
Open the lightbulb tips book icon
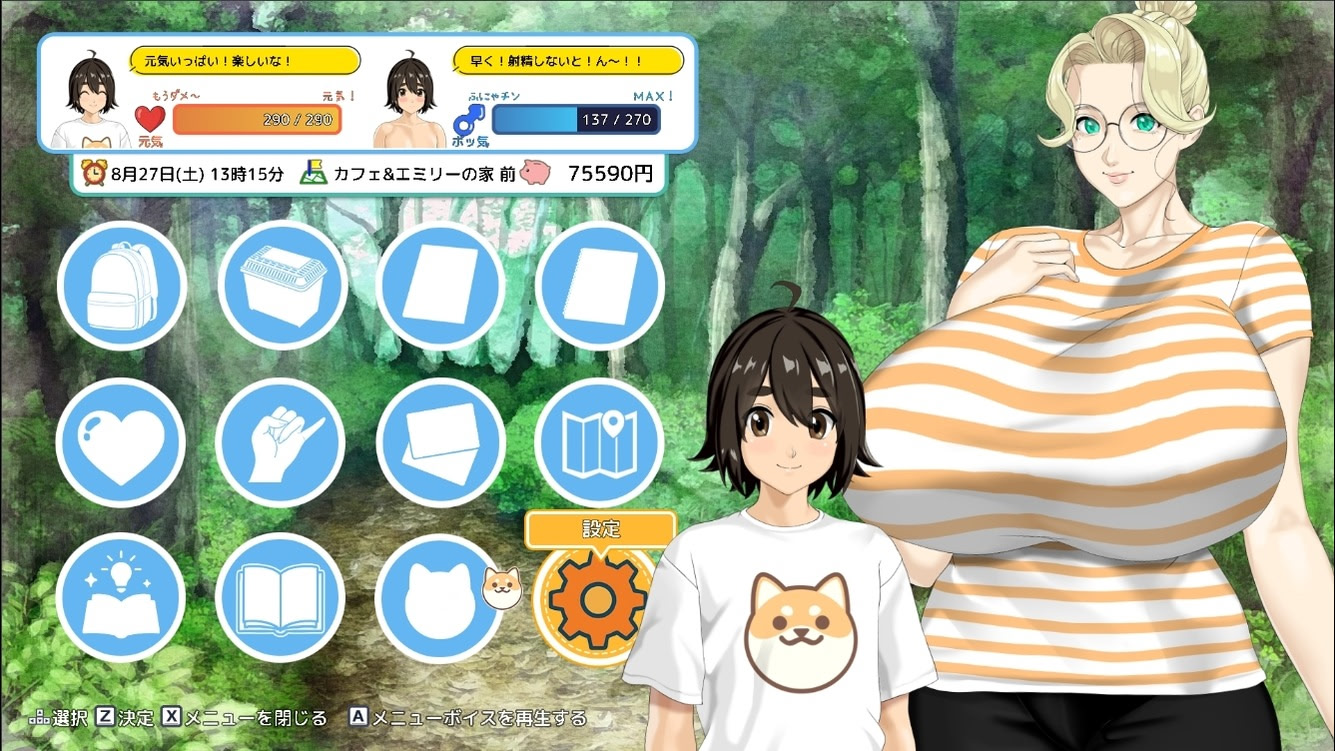click(121, 598)
